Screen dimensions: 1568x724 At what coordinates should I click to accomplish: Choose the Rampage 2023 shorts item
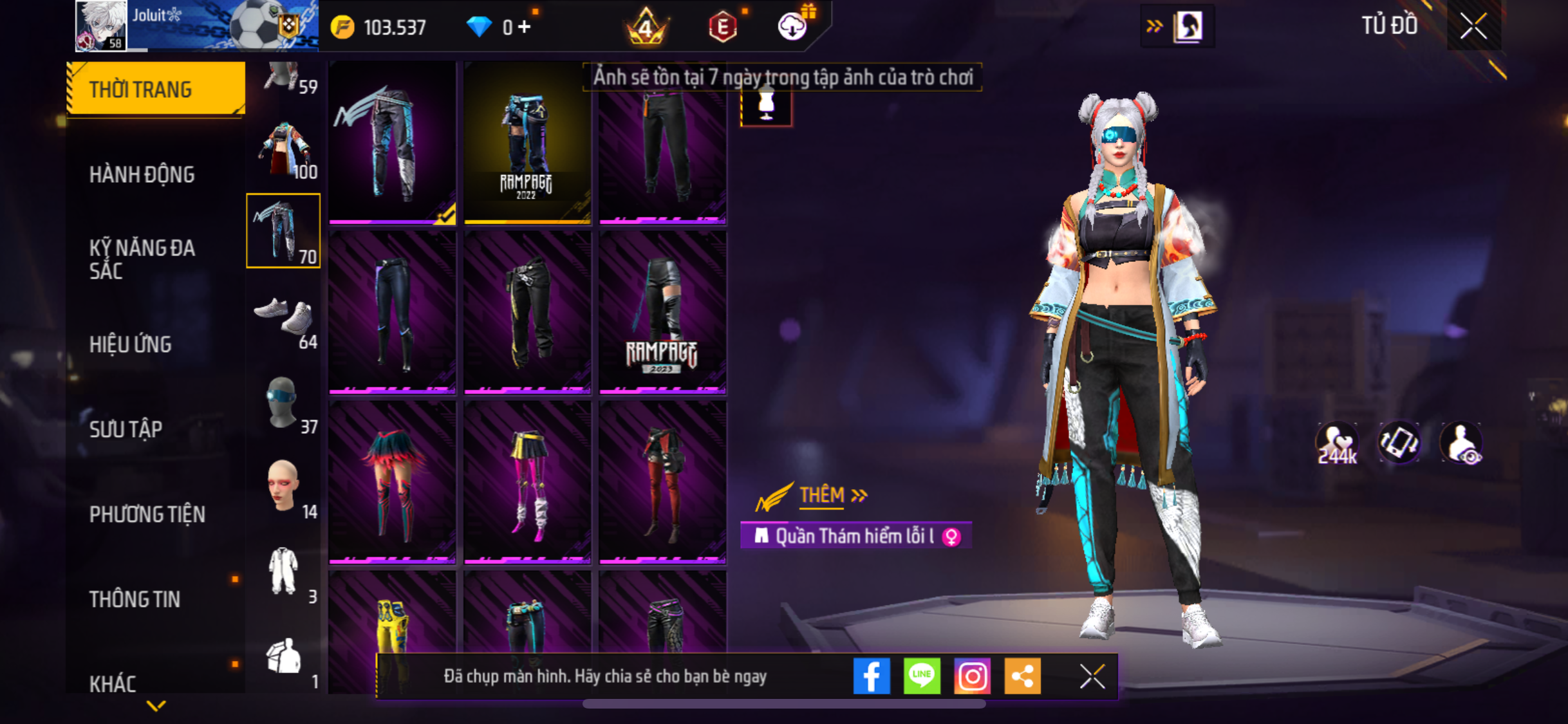click(x=662, y=312)
